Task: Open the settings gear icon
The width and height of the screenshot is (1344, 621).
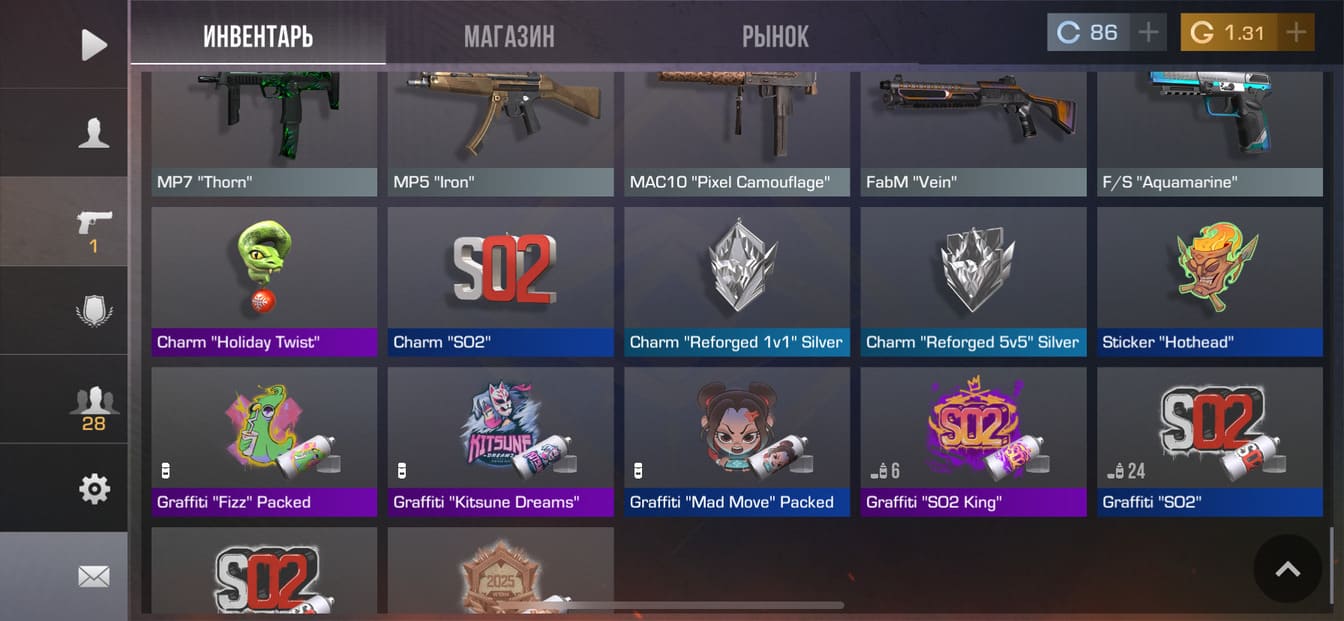Action: pos(93,489)
